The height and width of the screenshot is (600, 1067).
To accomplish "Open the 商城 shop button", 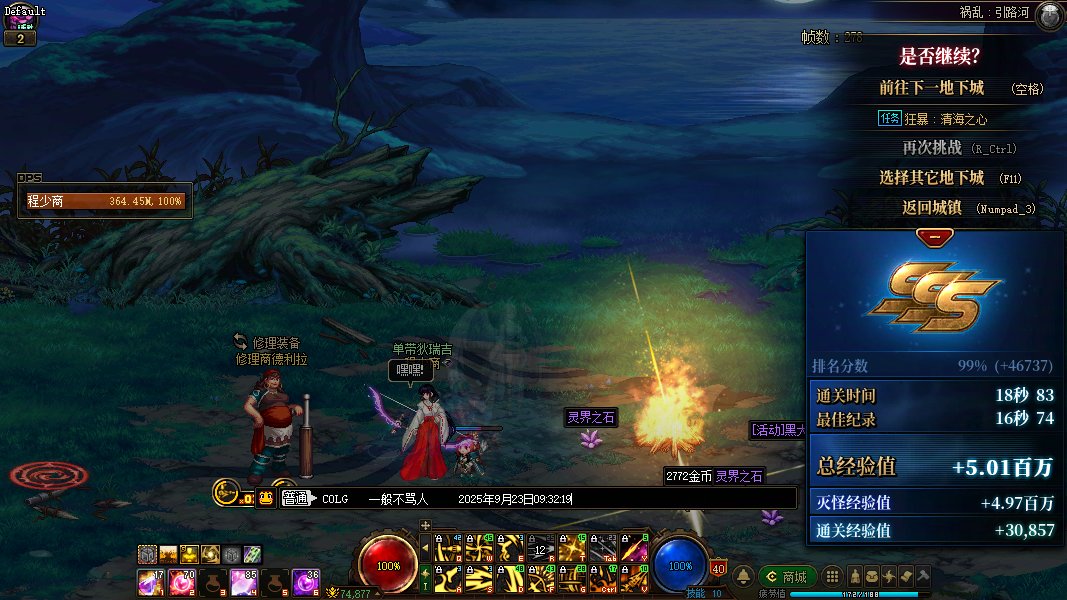I will (787, 577).
